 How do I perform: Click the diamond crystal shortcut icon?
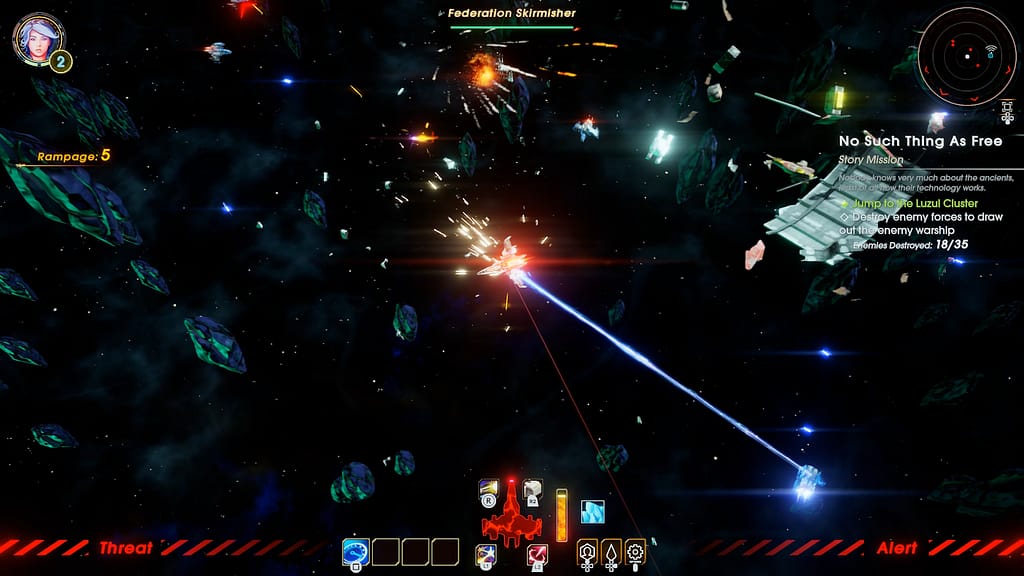(x=611, y=551)
